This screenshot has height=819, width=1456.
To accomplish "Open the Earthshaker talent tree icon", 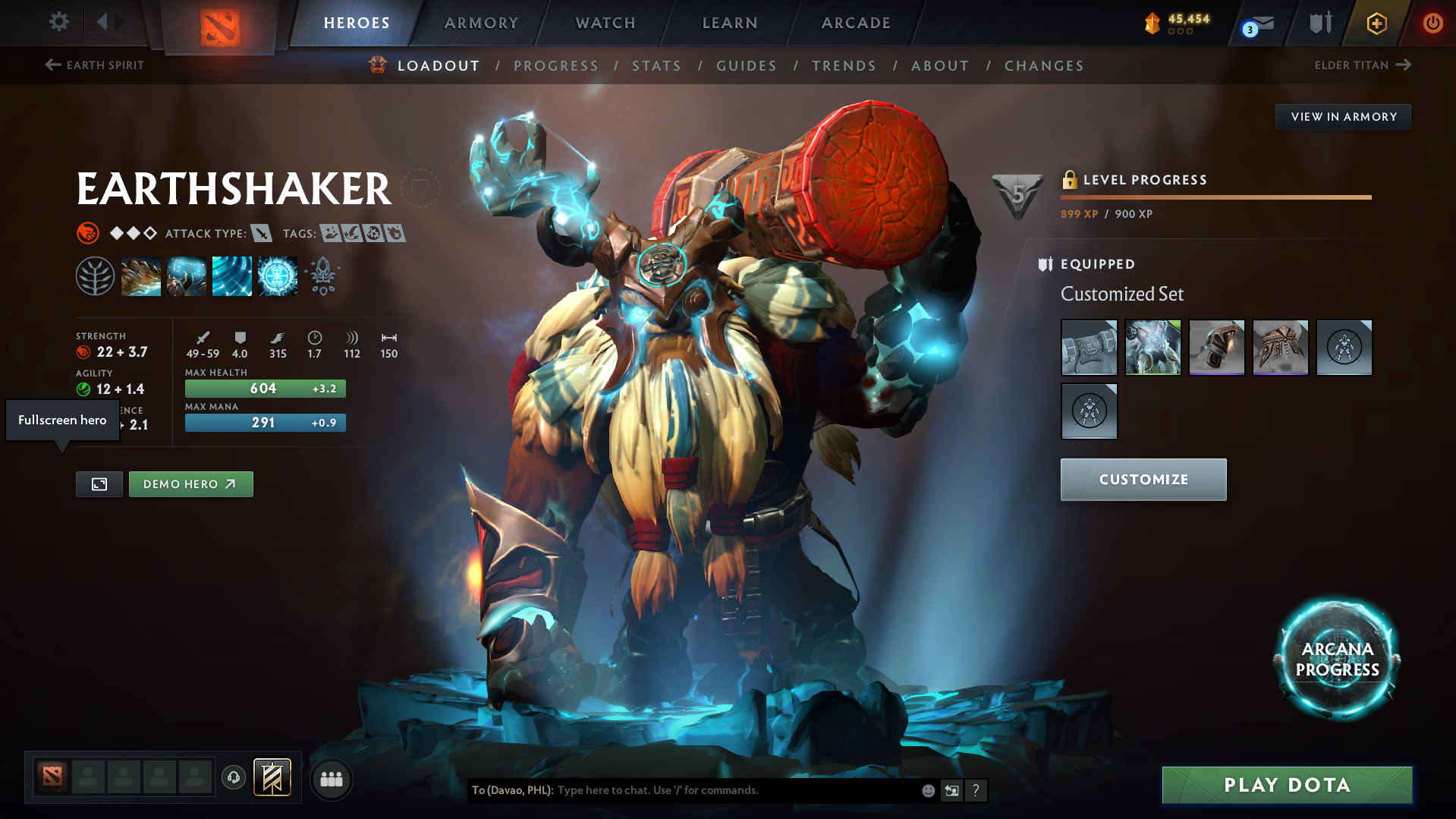I will 95,276.
